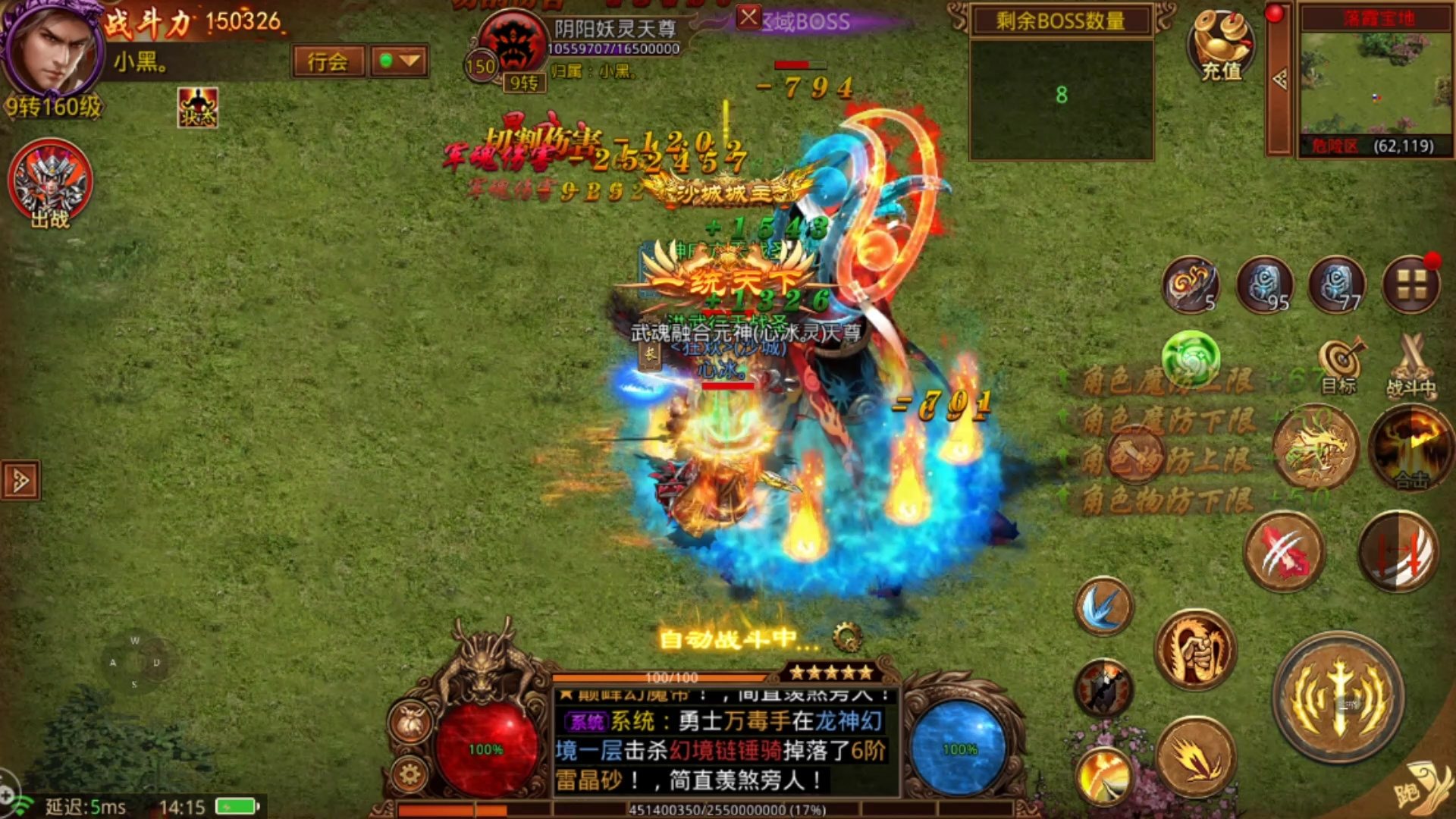Activate the 合击 combined attack skill
This screenshot has width=1456, height=819.
pyautogui.click(x=1410, y=447)
